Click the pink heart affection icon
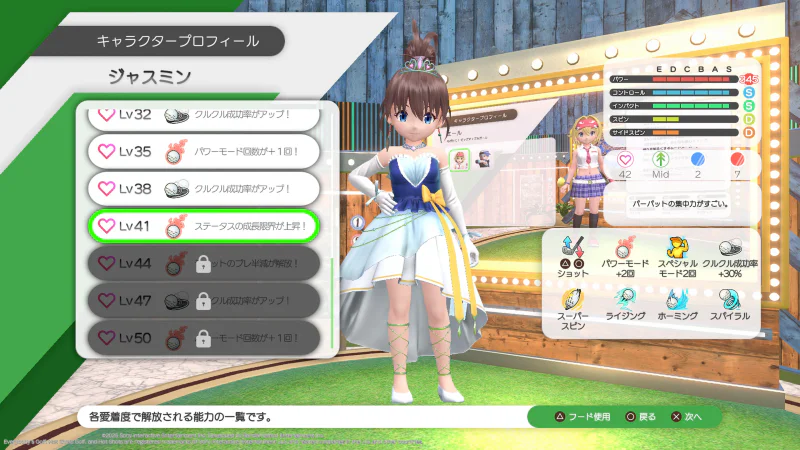The image size is (800, 450). click(x=626, y=159)
